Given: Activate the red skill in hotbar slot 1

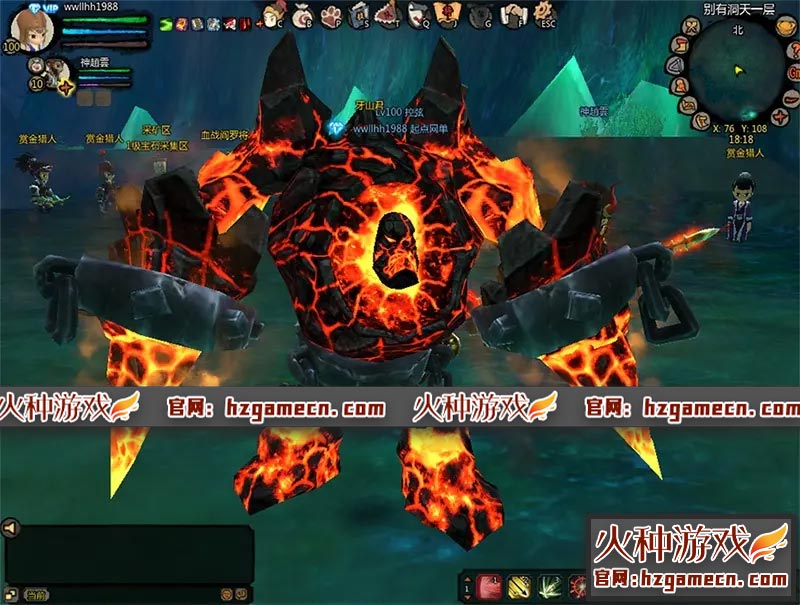Looking at the screenshot, I should pos(491,586).
